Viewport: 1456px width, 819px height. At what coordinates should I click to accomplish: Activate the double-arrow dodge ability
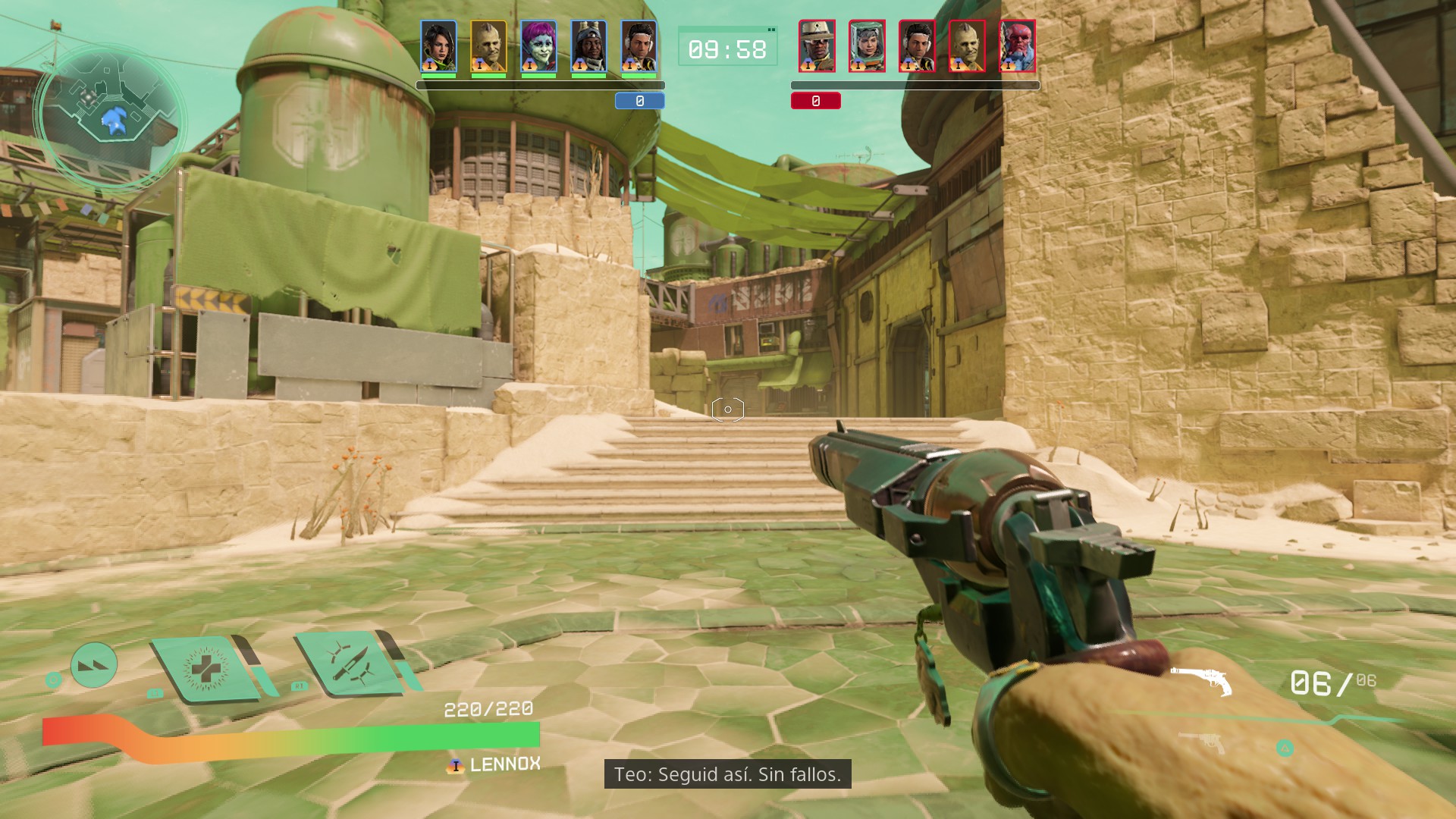click(94, 665)
